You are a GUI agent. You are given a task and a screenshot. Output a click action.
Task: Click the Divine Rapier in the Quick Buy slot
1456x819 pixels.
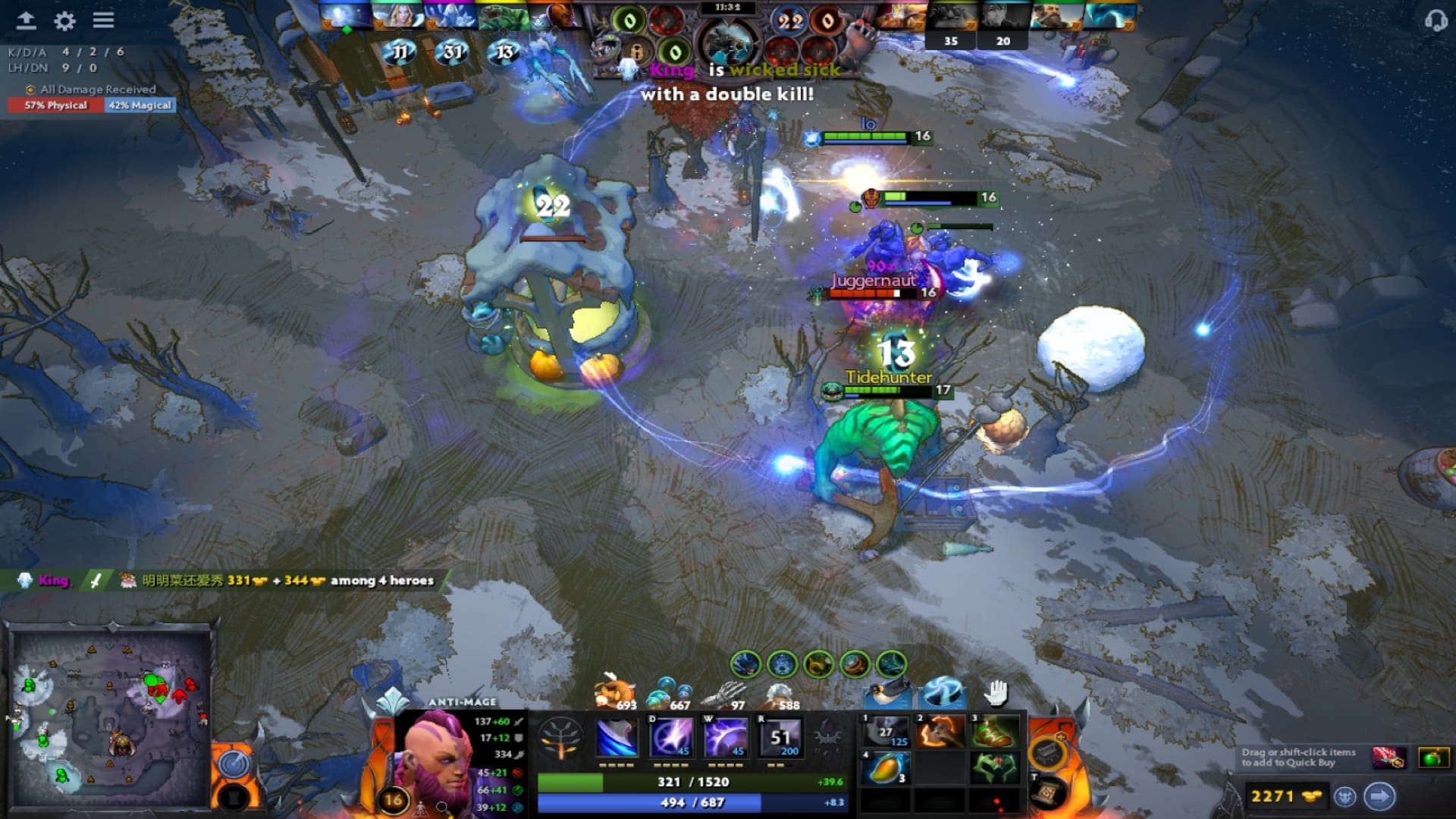pos(1389,757)
